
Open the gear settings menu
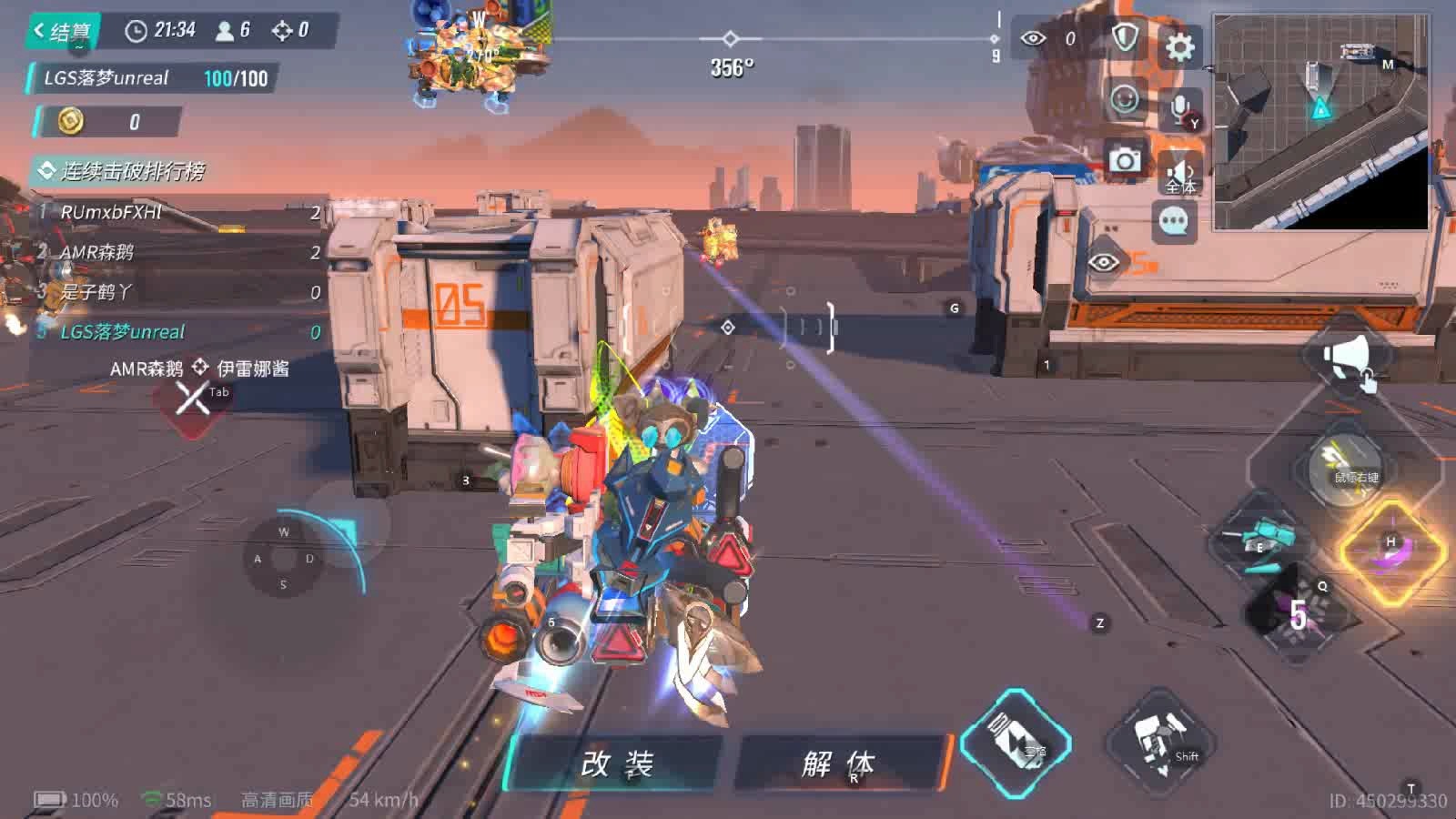coord(1179,46)
